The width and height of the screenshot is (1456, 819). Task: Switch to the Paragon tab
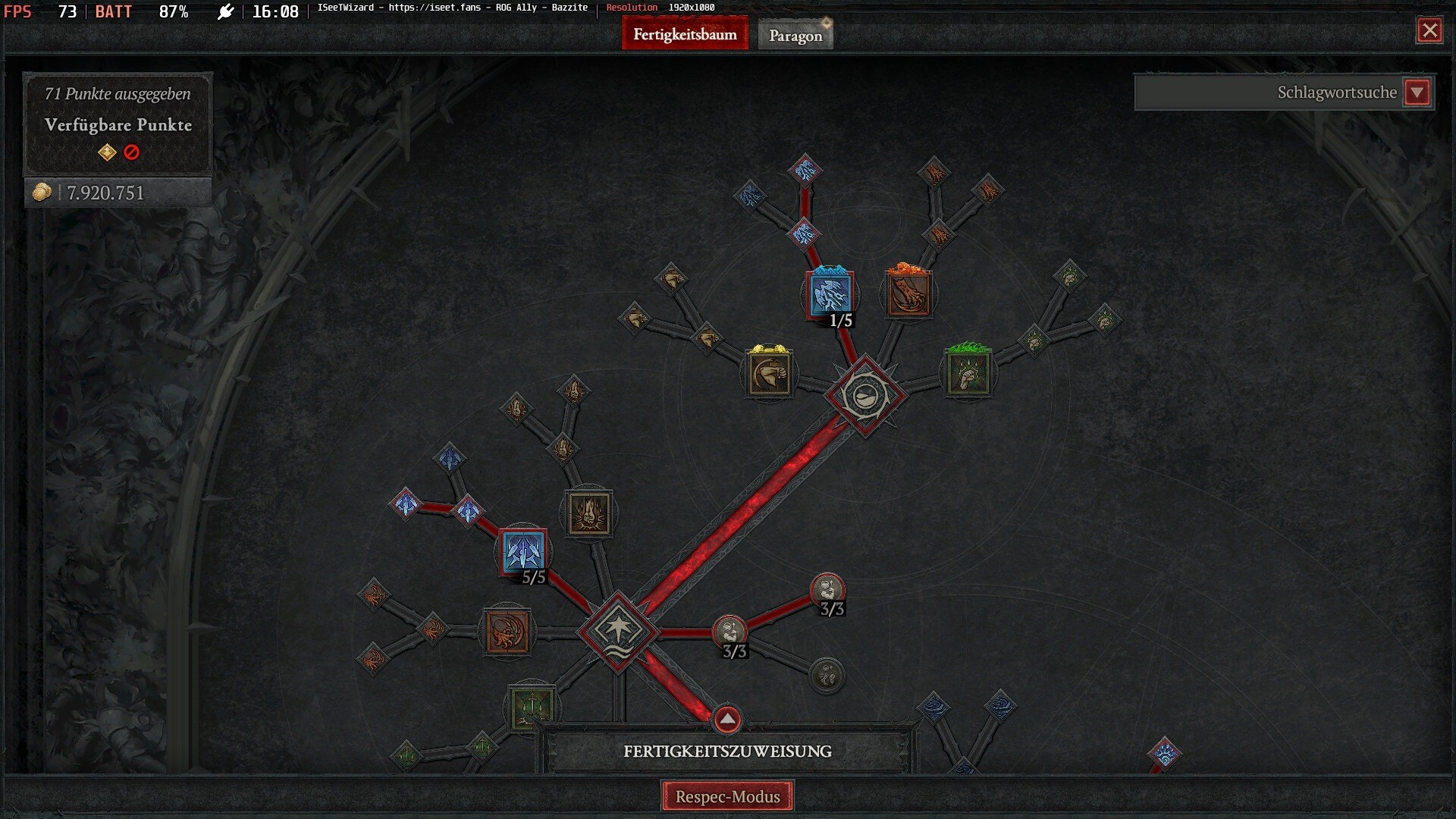pyautogui.click(x=795, y=36)
